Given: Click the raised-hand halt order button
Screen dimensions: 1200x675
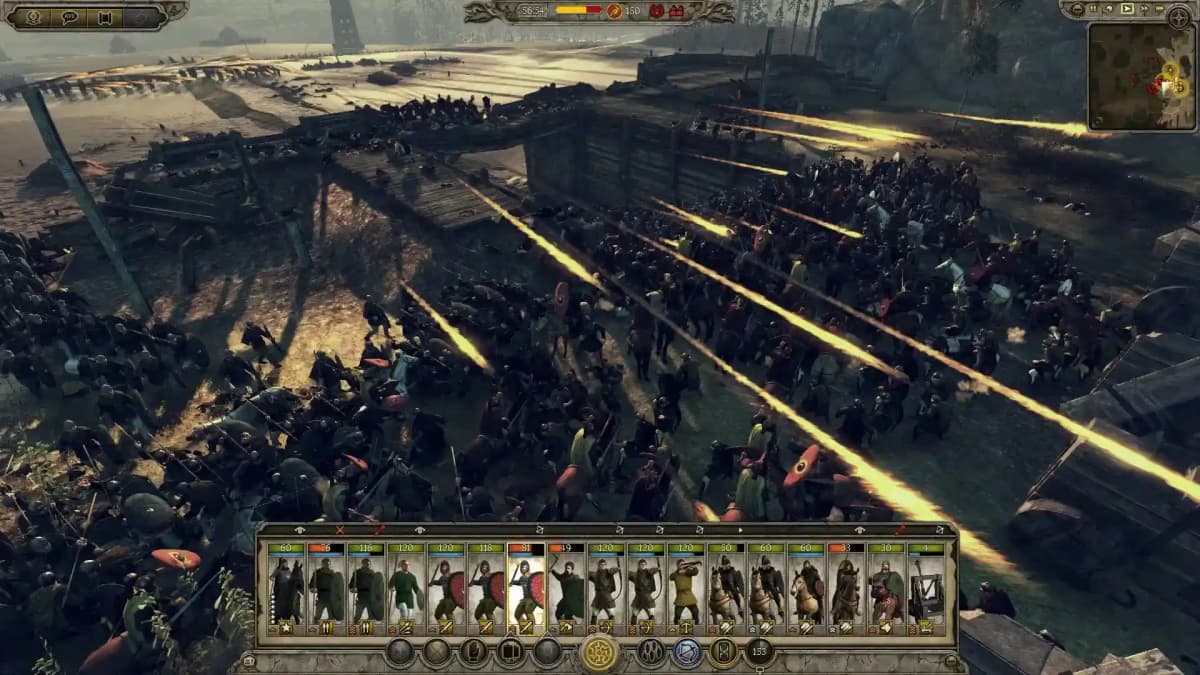Looking at the screenshot, I should click(475, 653).
